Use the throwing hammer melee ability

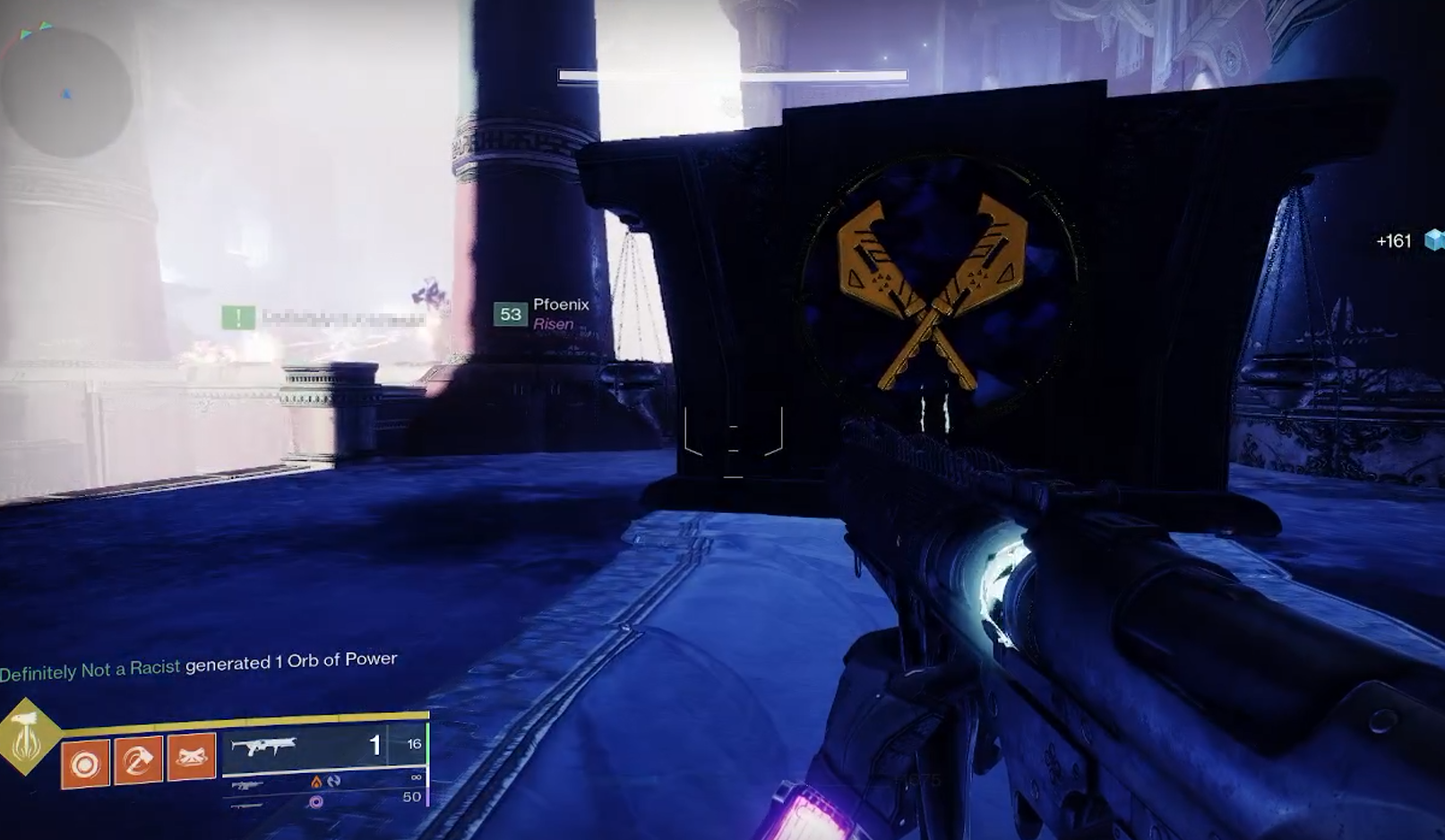138,761
